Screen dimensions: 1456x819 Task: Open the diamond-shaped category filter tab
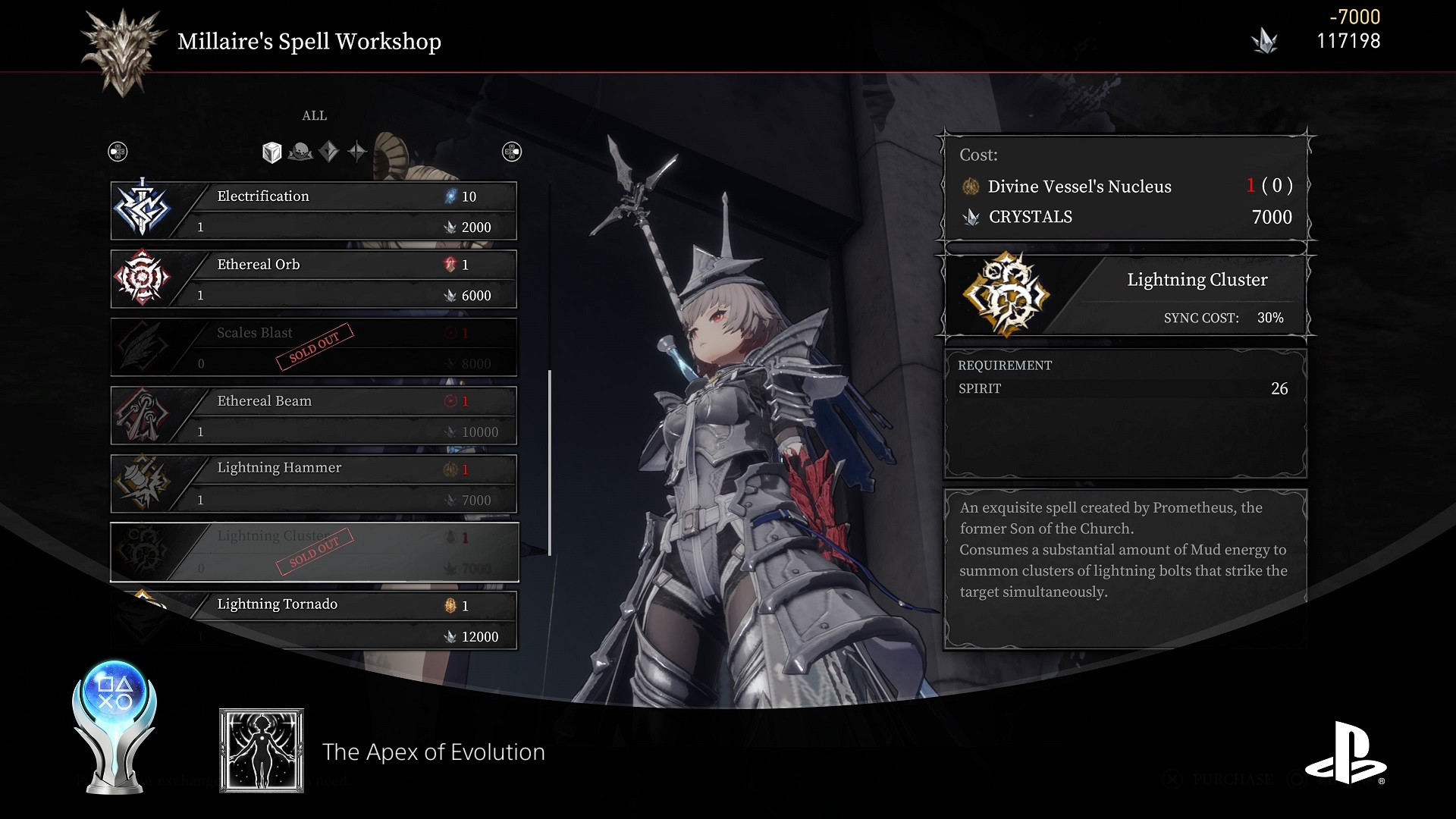[328, 152]
